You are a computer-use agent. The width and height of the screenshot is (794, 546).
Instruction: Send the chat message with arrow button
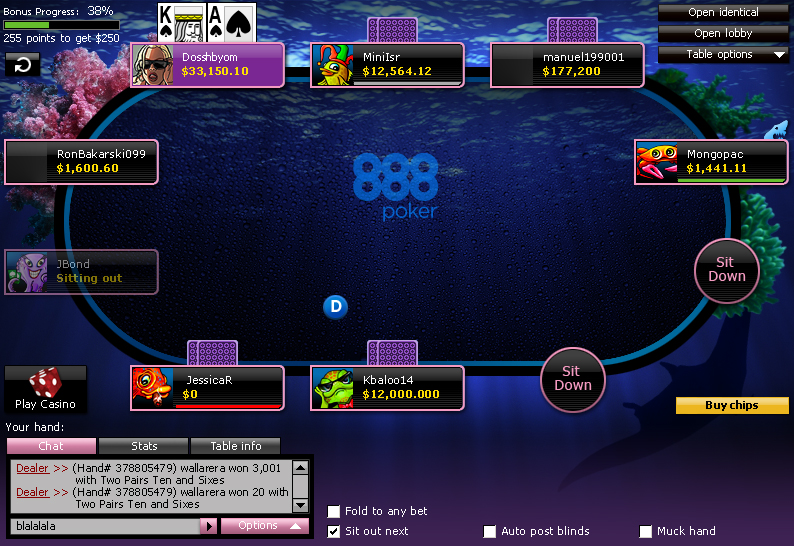208,525
